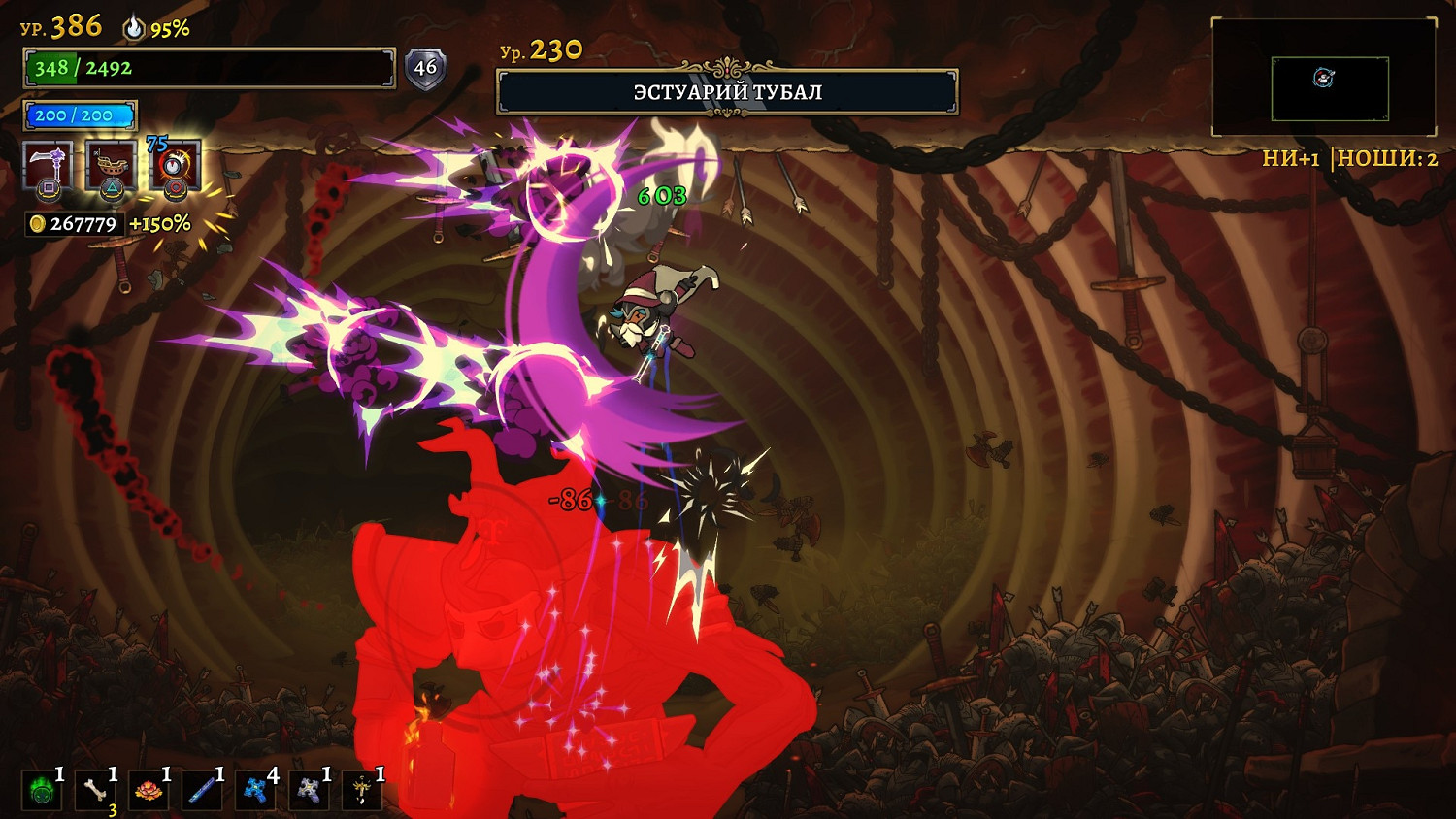
Task: Click the orange lotus flower relic
Action: pyautogui.click(x=149, y=791)
